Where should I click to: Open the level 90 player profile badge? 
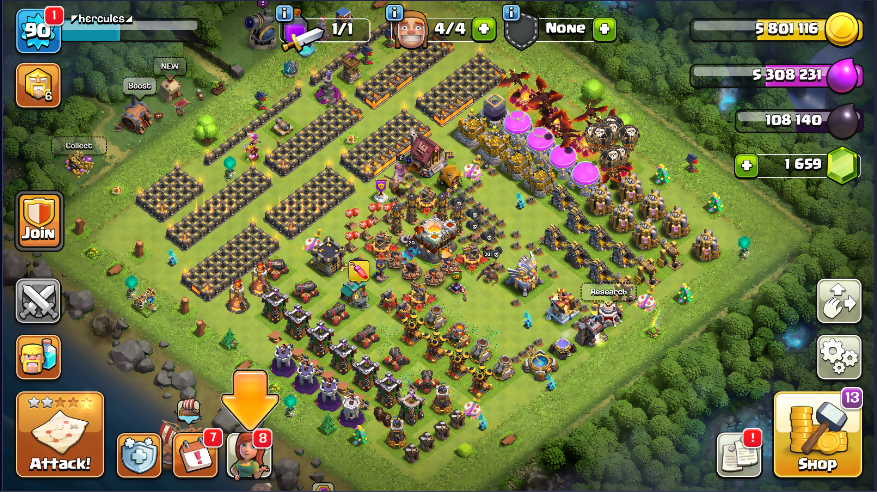(x=37, y=31)
